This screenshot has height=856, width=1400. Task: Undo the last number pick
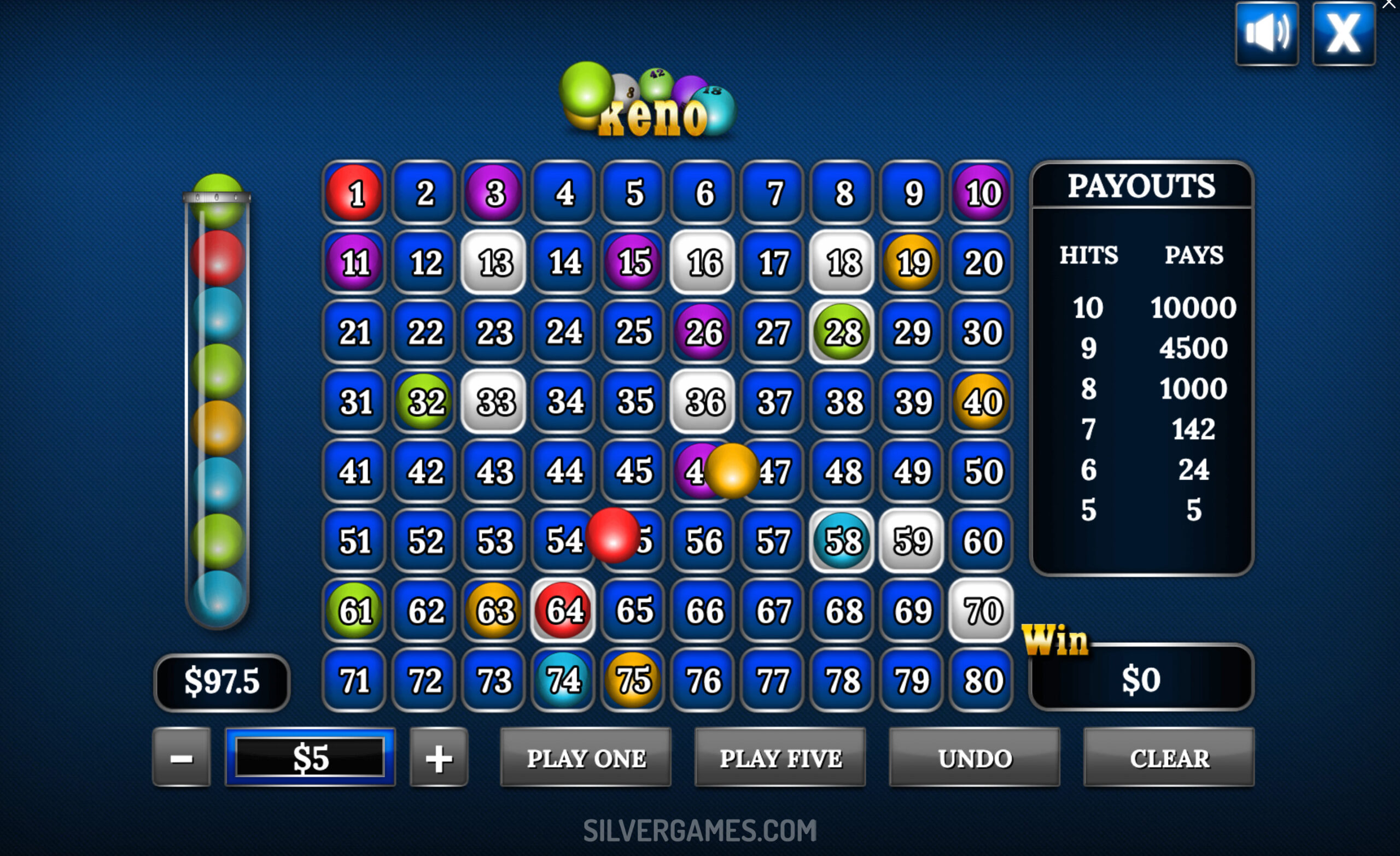tap(975, 758)
